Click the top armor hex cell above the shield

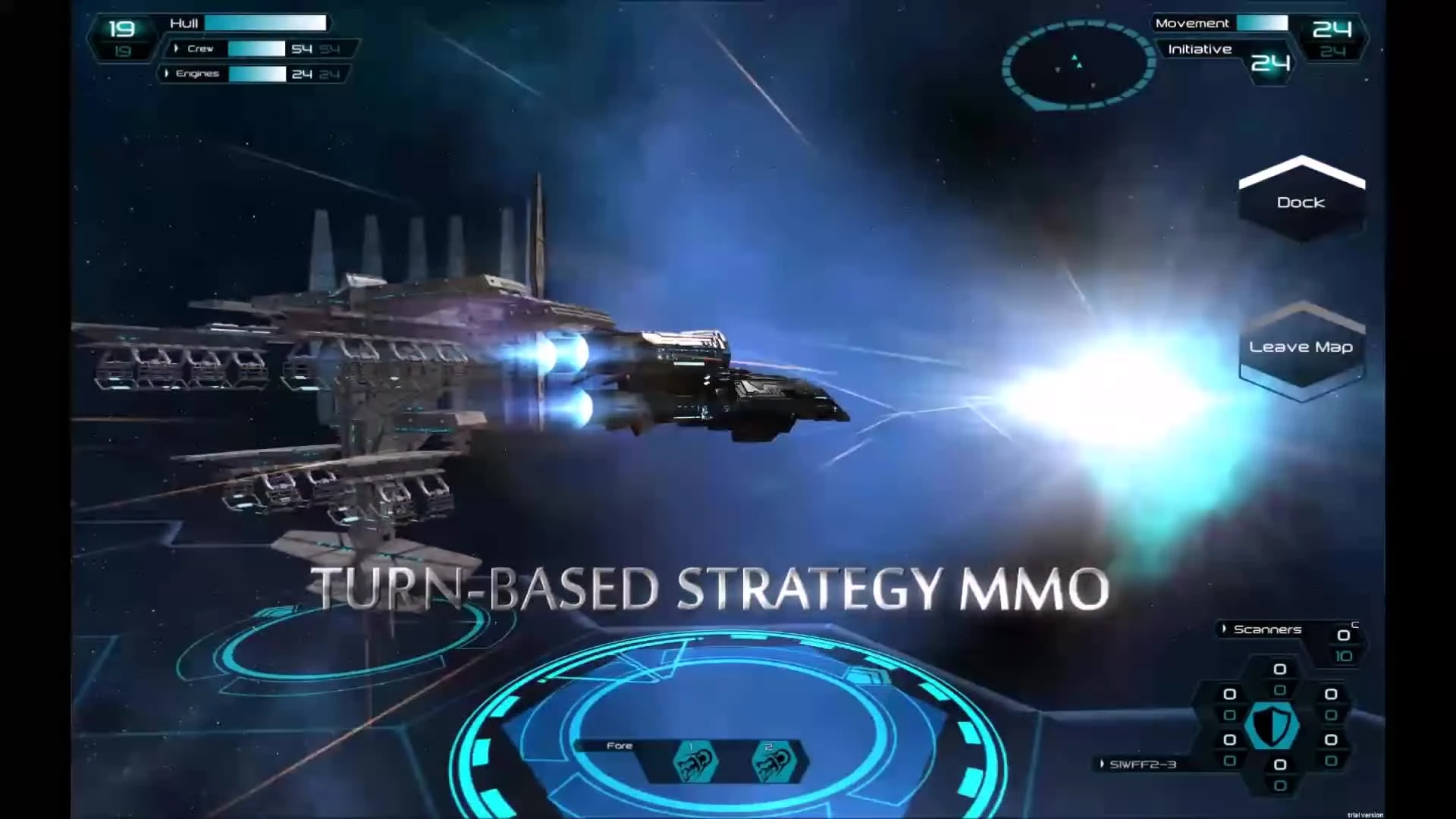1279,670
